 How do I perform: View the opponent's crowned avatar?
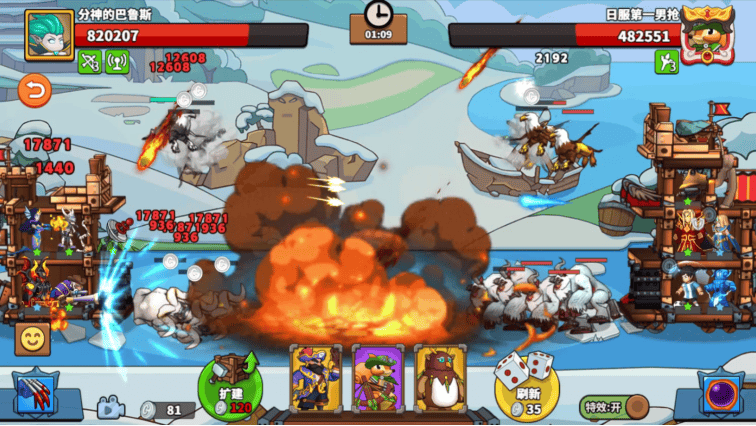coord(707,35)
